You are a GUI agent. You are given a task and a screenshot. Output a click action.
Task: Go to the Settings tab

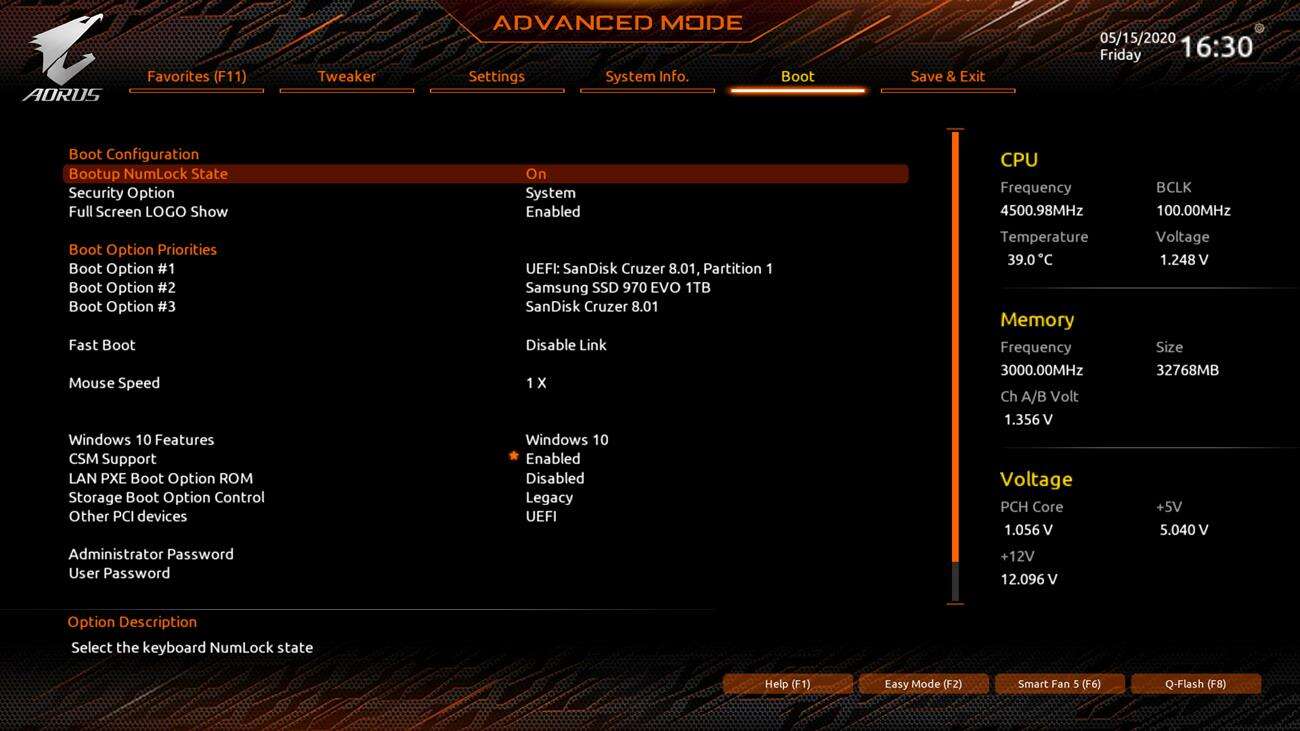(496, 76)
